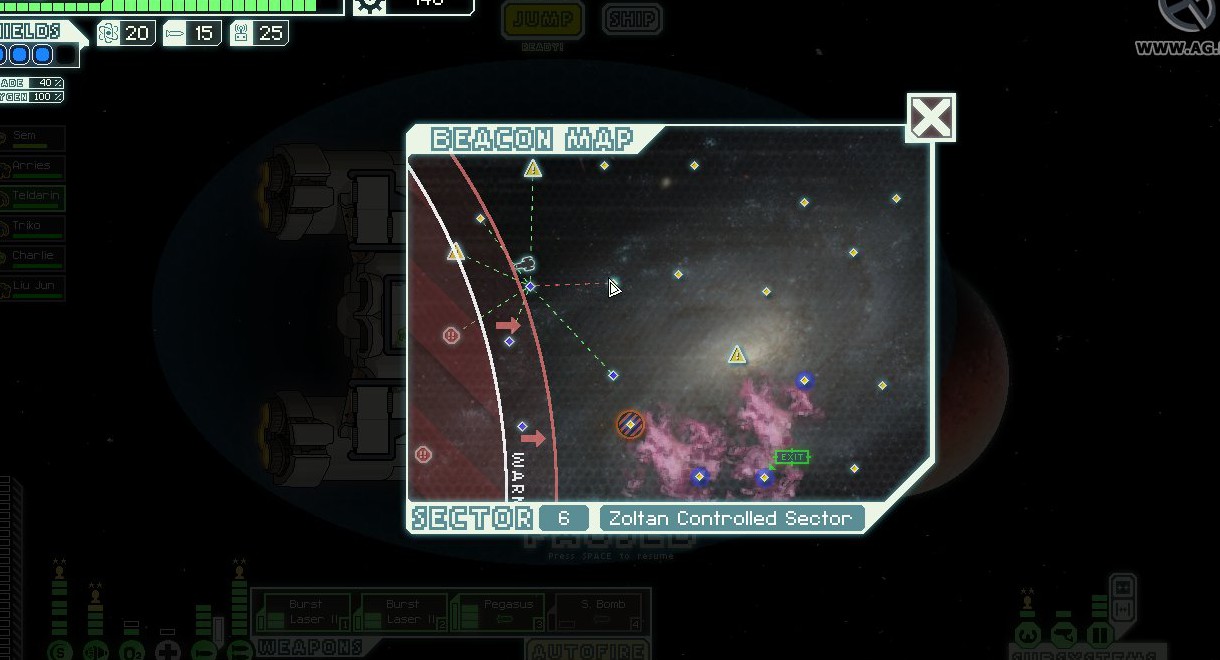Select the green EXIT beacon on the map

(x=791, y=457)
